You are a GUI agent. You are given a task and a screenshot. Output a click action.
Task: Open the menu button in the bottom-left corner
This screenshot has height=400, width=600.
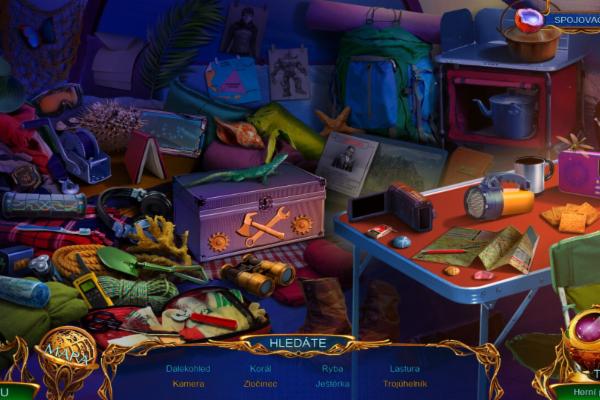click(12, 390)
